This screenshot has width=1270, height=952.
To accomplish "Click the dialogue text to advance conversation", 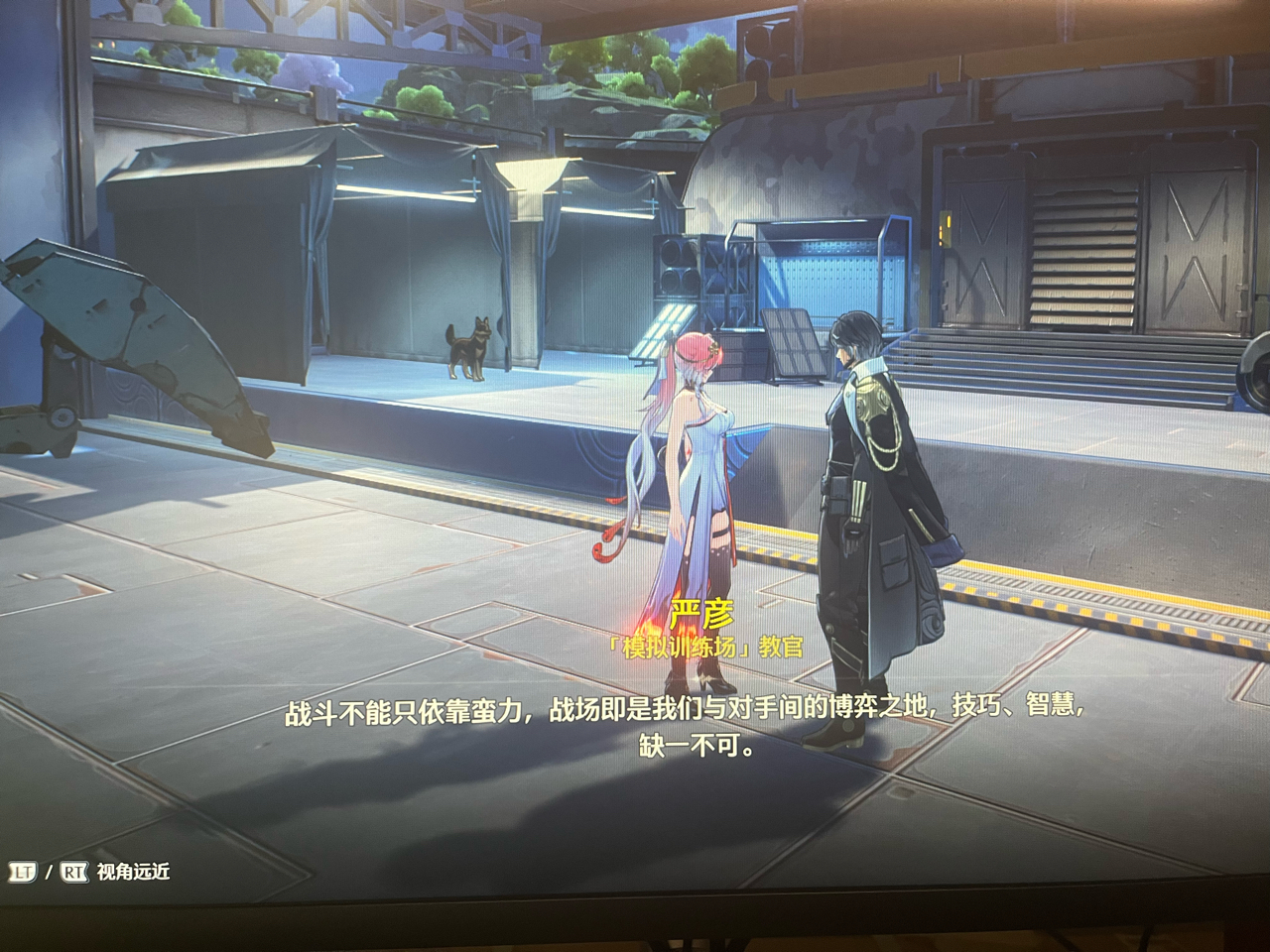I will [685, 726].
